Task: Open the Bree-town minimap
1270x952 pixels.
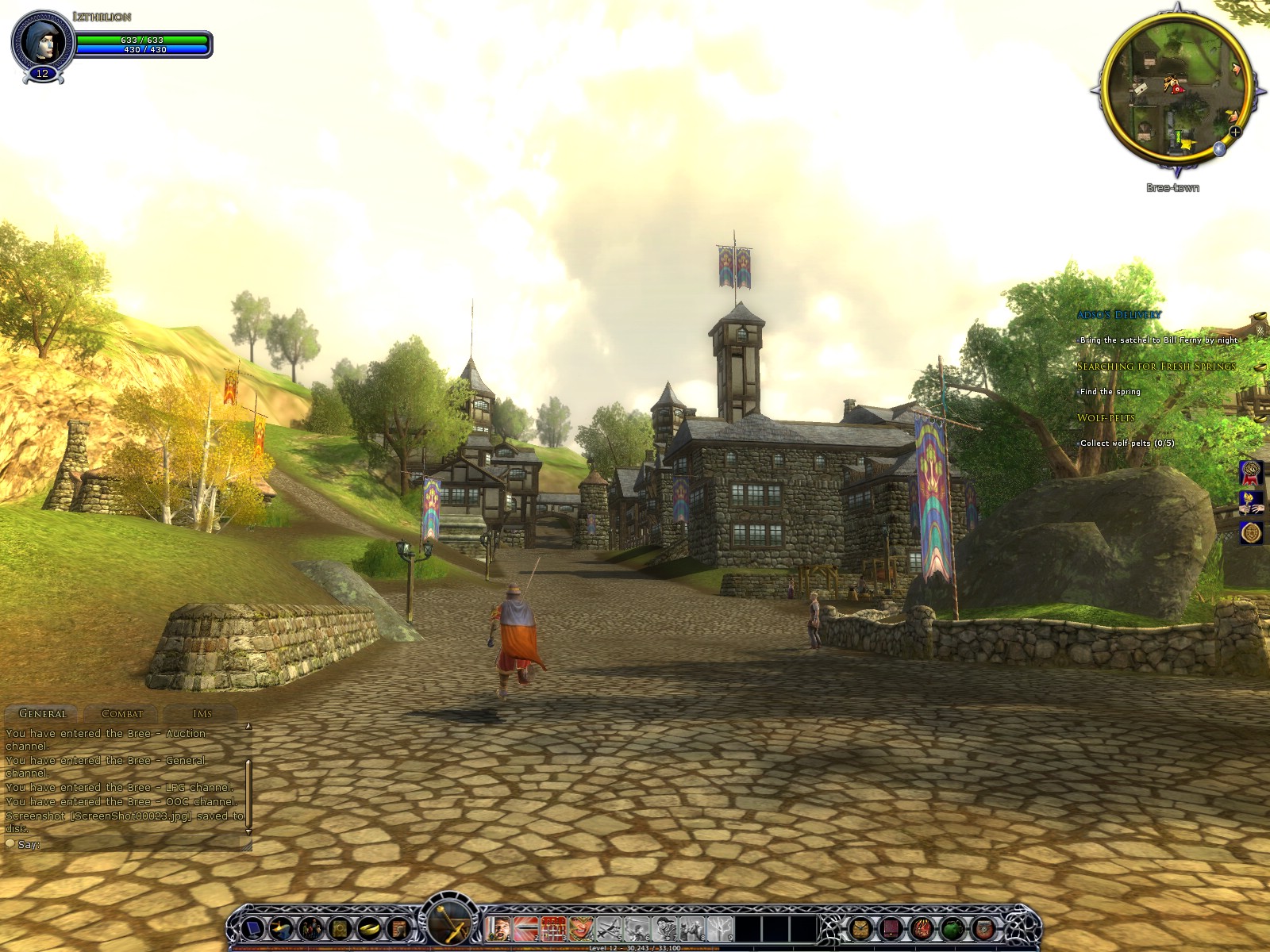Action: tap(1176, 87)
